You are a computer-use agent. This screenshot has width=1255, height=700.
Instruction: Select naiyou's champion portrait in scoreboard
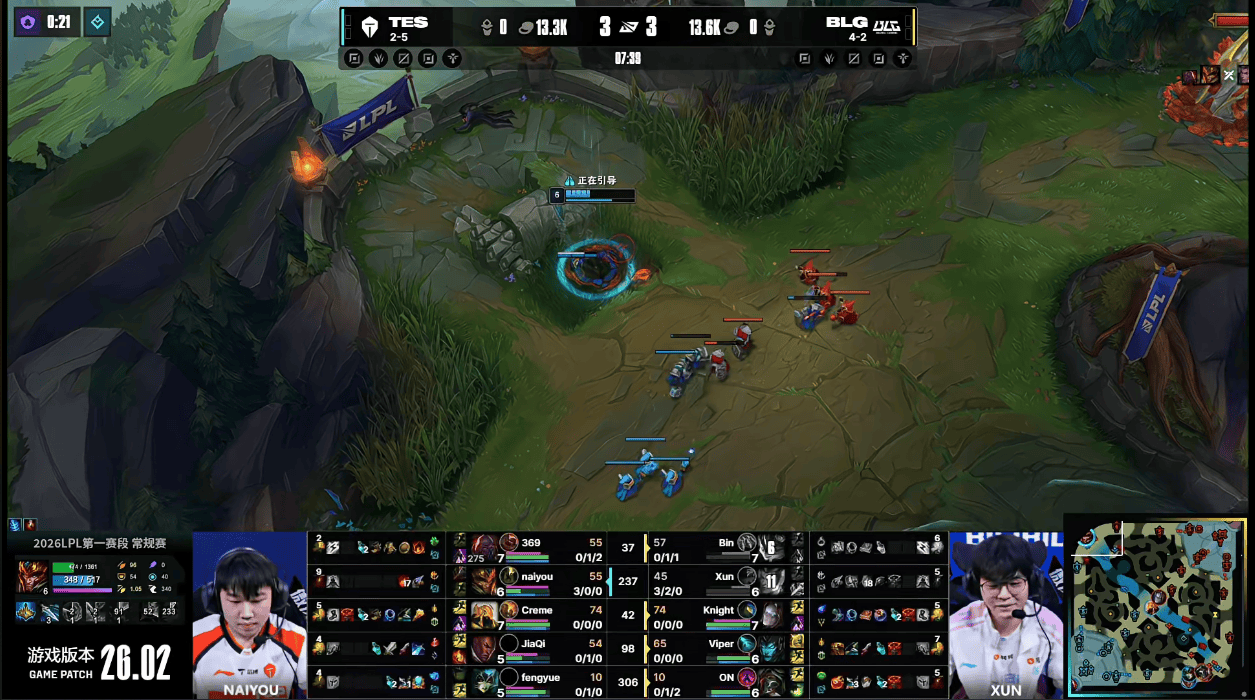pos(486,579)
